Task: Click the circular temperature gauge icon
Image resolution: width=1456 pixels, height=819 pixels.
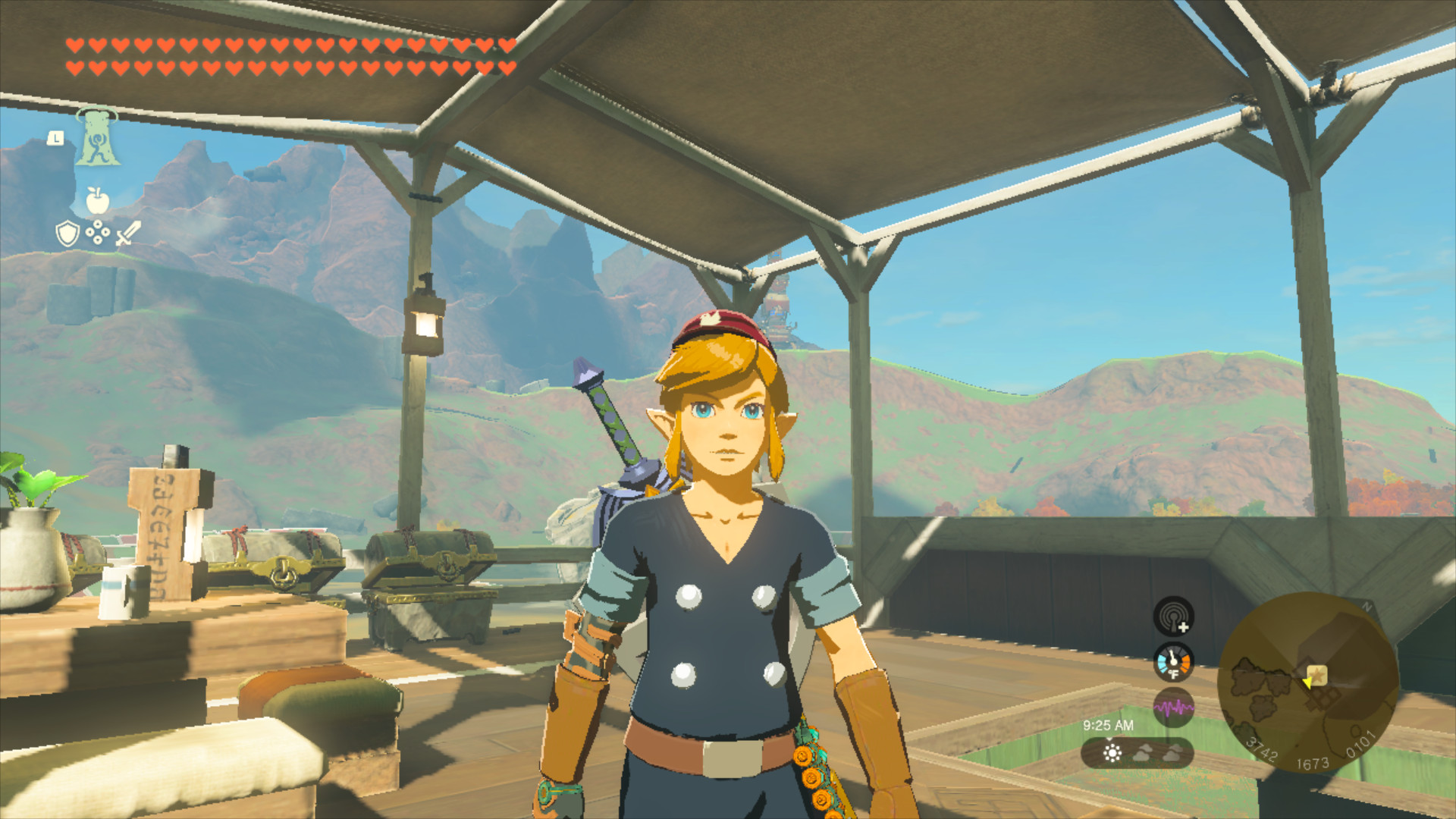Action: [1173, 661]
